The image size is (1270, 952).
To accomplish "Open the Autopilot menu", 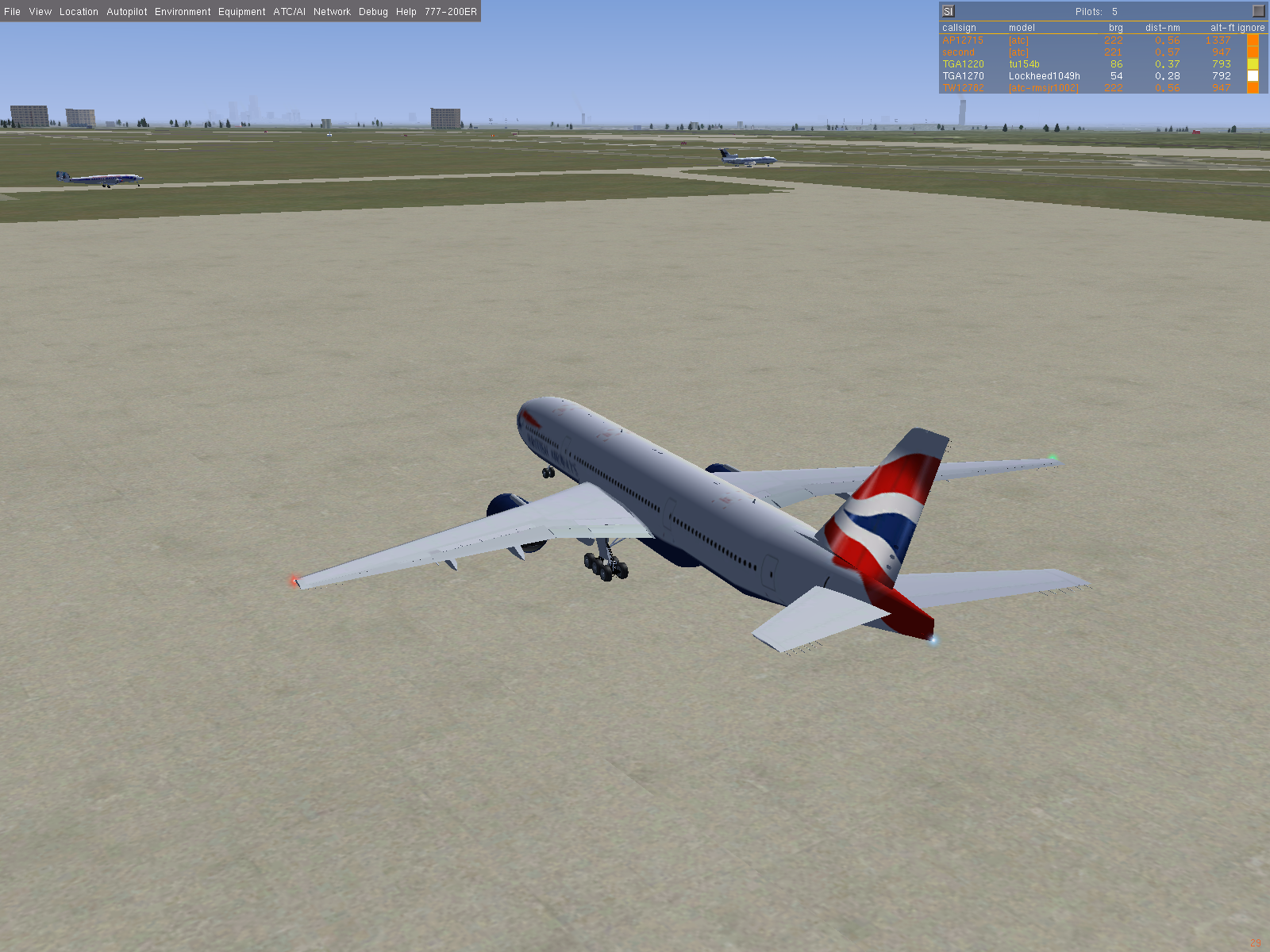I will pyautogui.click(x=127, y=12).
